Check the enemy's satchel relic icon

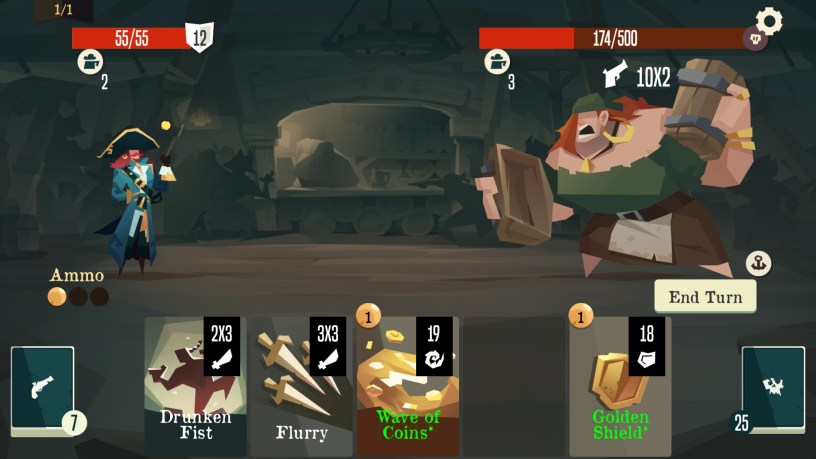coord(497,62)
